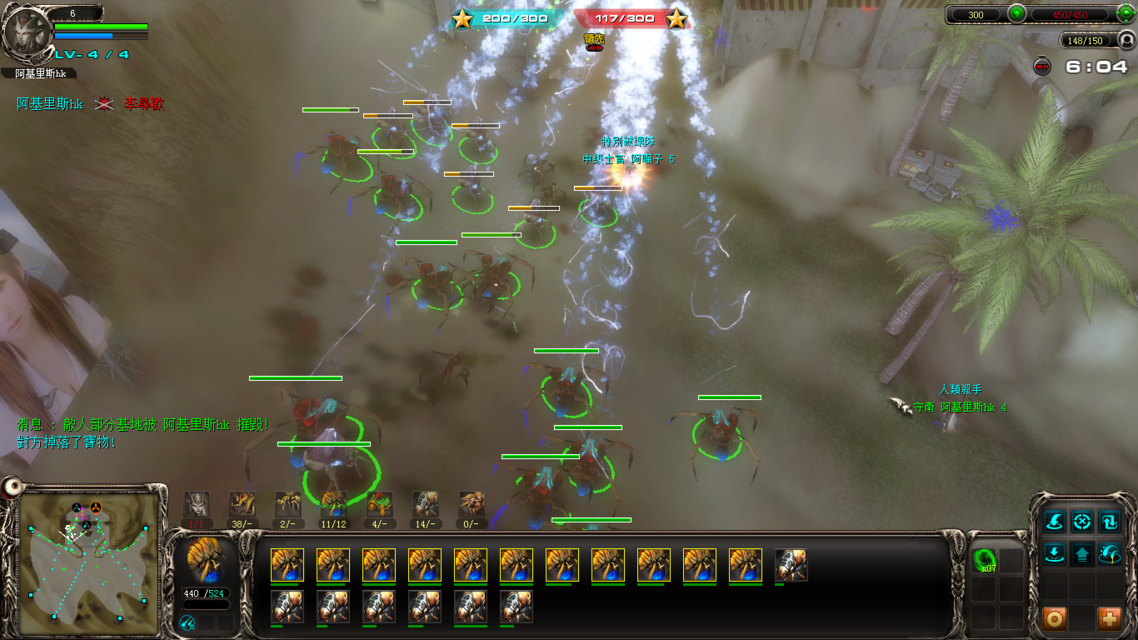
Task: Use the green swirl item marked x07
Action: coord(985,559)
